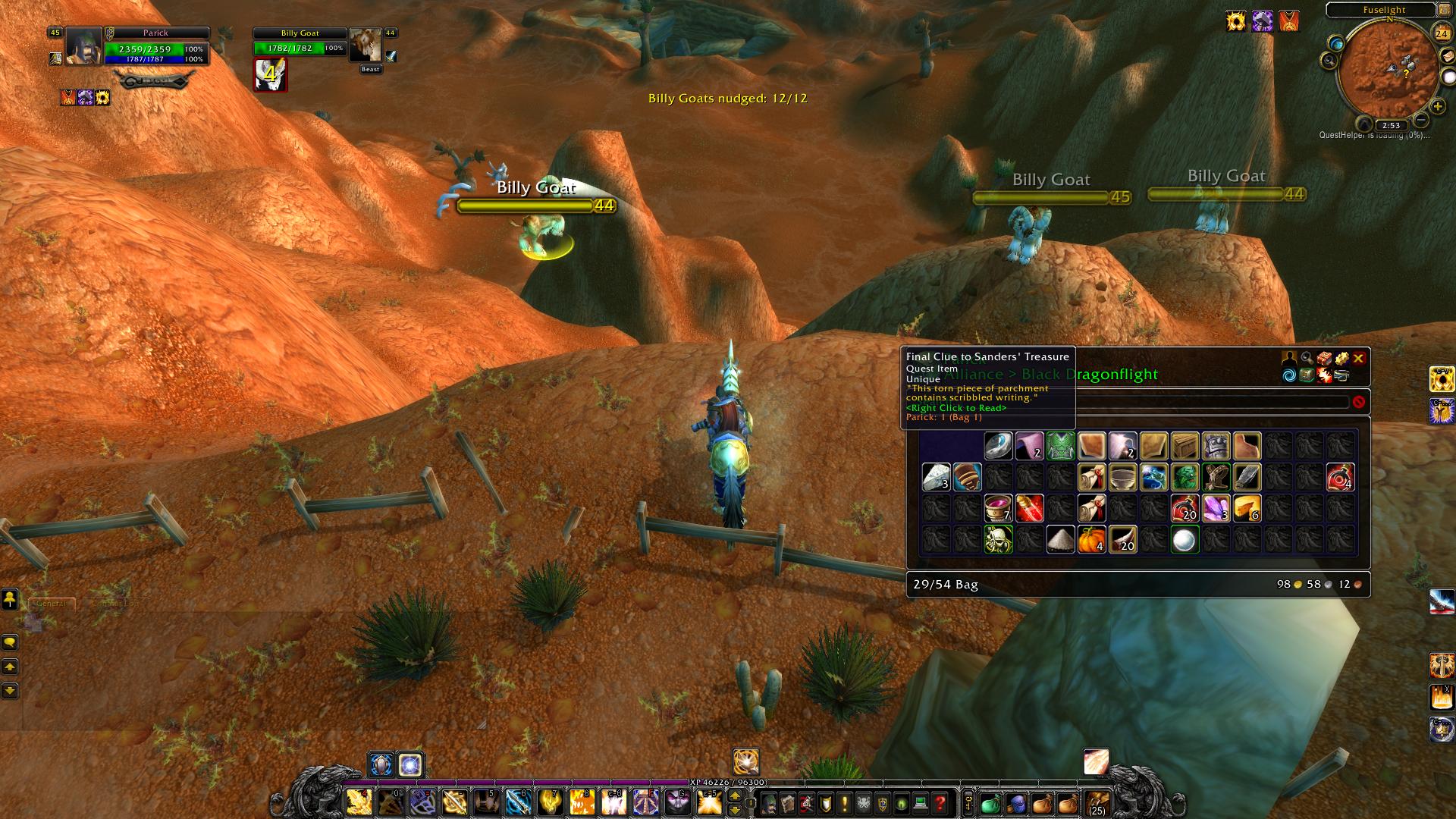Click the cheese wedge stack of six
This screenshot has height=819, width=1456.
pyautogui.click(x=1247, y=508)
